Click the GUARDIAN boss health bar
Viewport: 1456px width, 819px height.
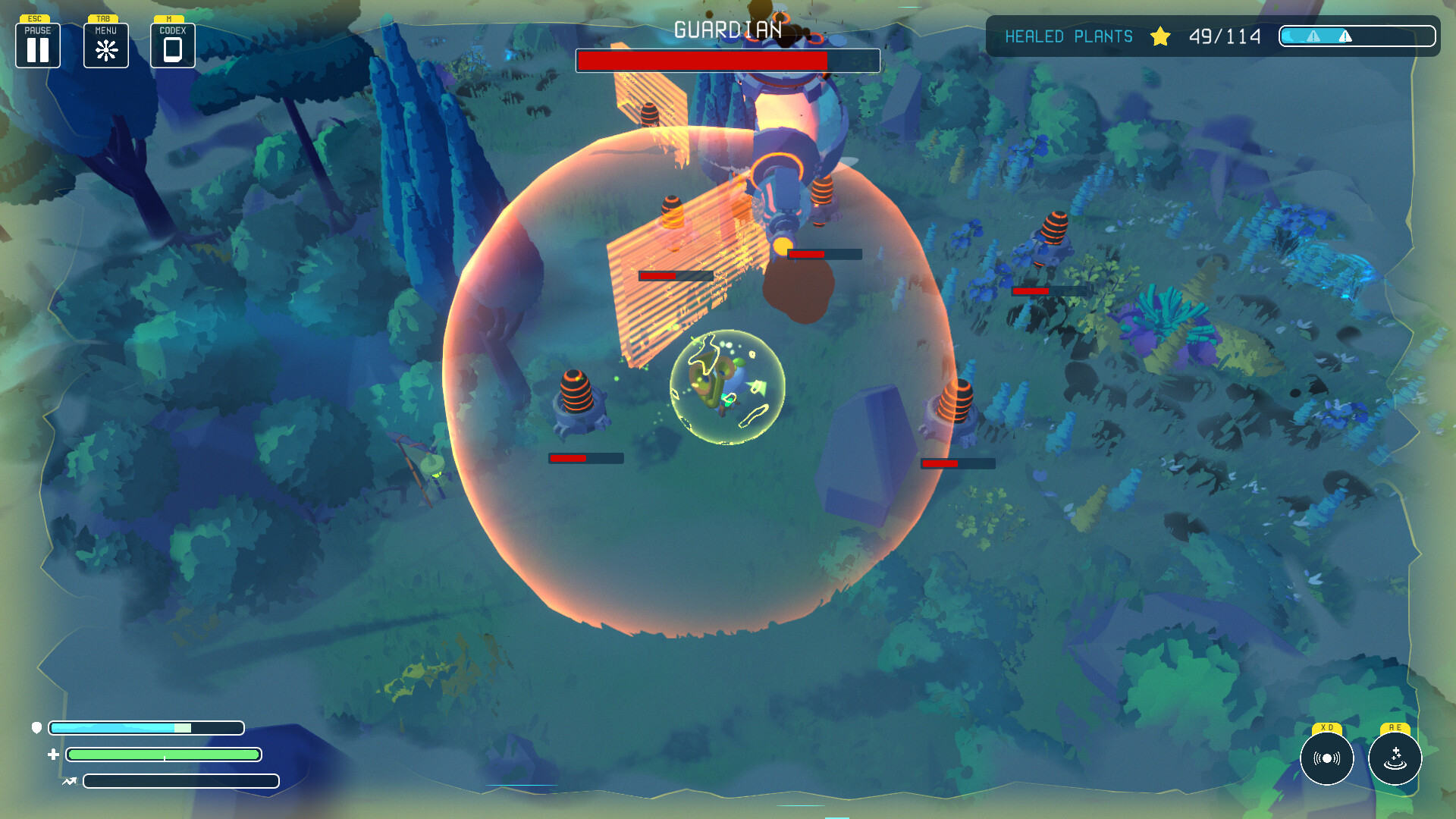pyautogui.click(x=728, y=60)
